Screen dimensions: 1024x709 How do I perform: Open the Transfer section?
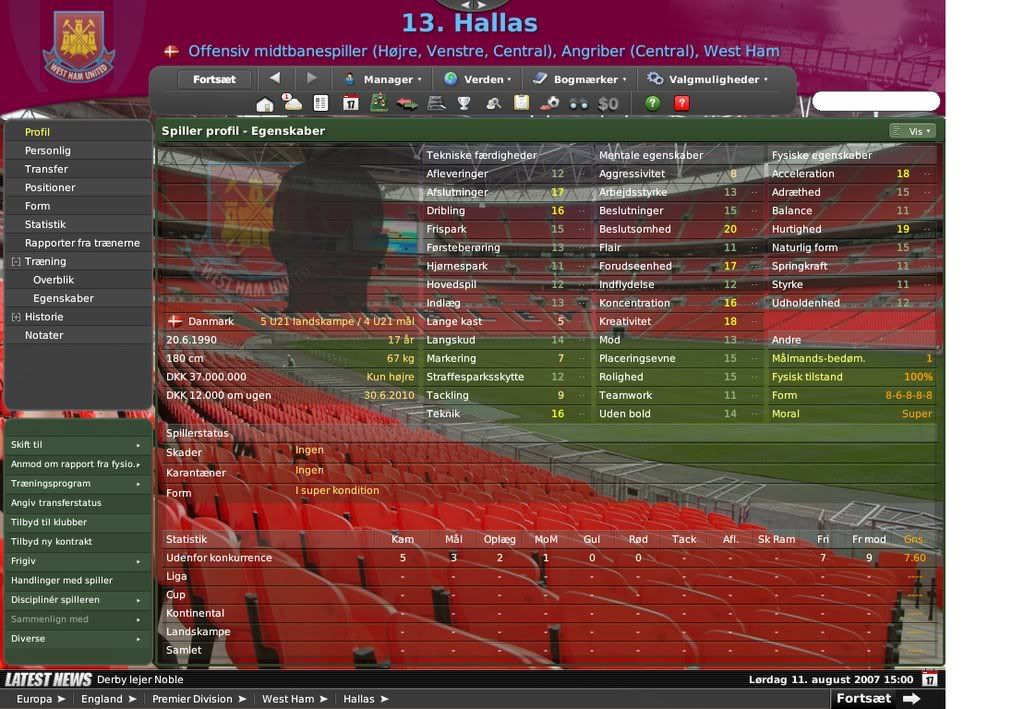click(47, 169)
